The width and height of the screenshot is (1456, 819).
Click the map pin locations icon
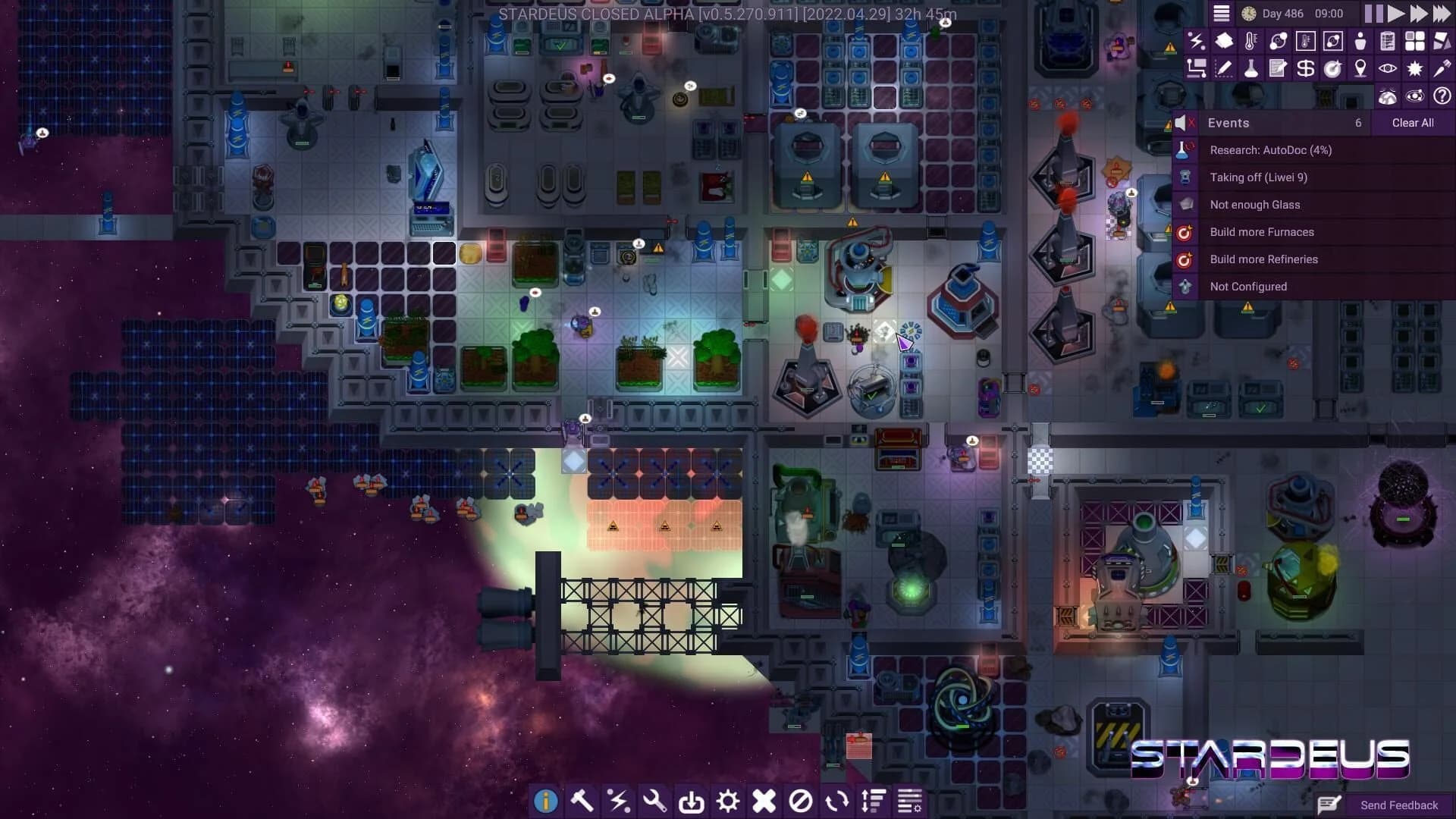pos(1359,68)
